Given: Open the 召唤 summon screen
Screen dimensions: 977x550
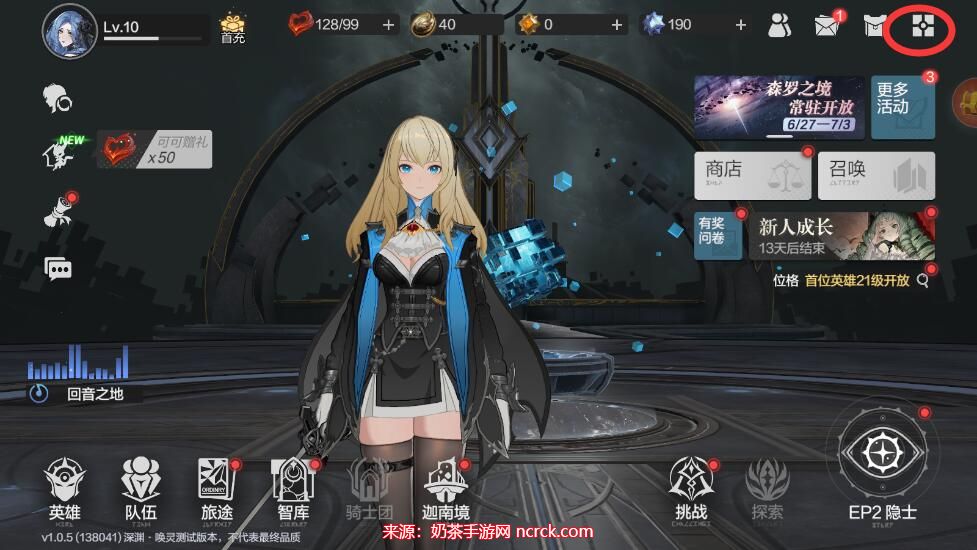Looking at the screenshot, I should tap(876, 175).
